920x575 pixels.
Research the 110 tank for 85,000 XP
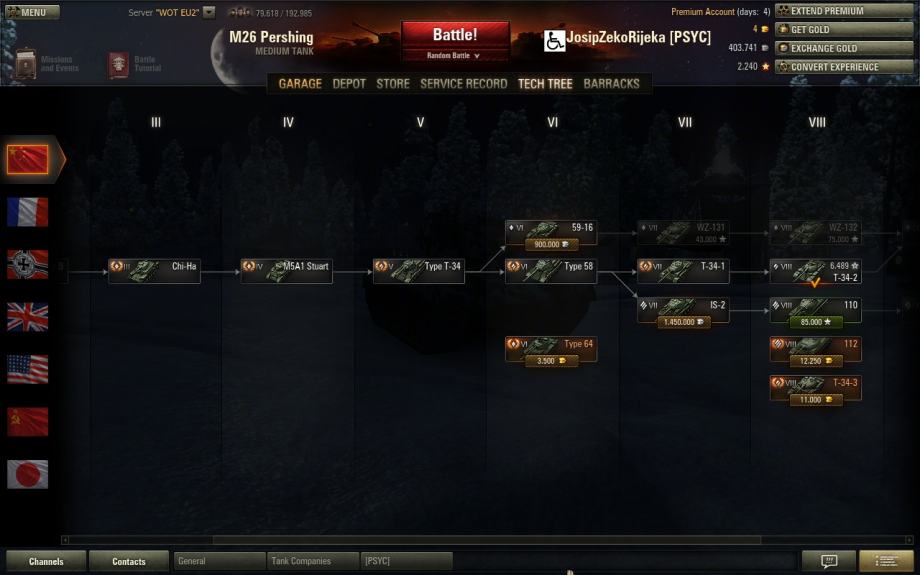tap(815, 322)
